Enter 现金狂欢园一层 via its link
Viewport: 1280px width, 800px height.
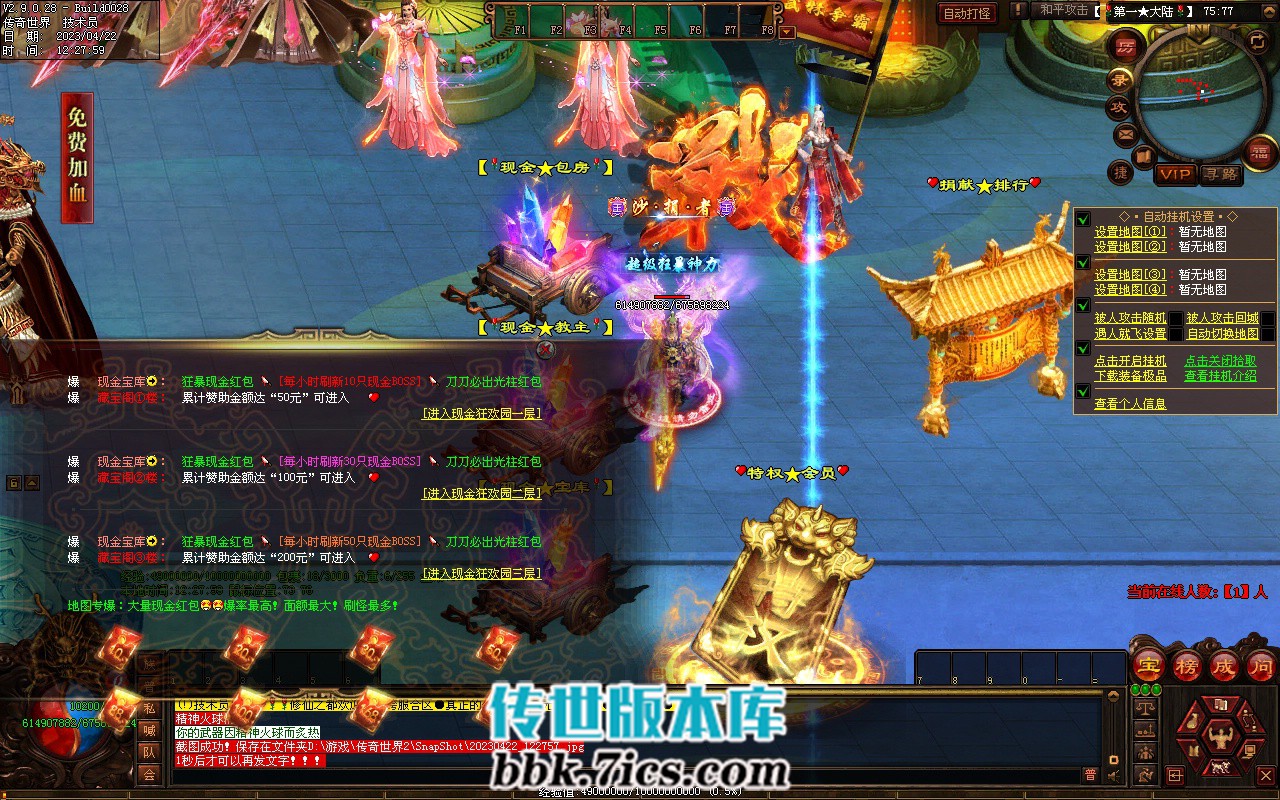[x=481, y=413]
